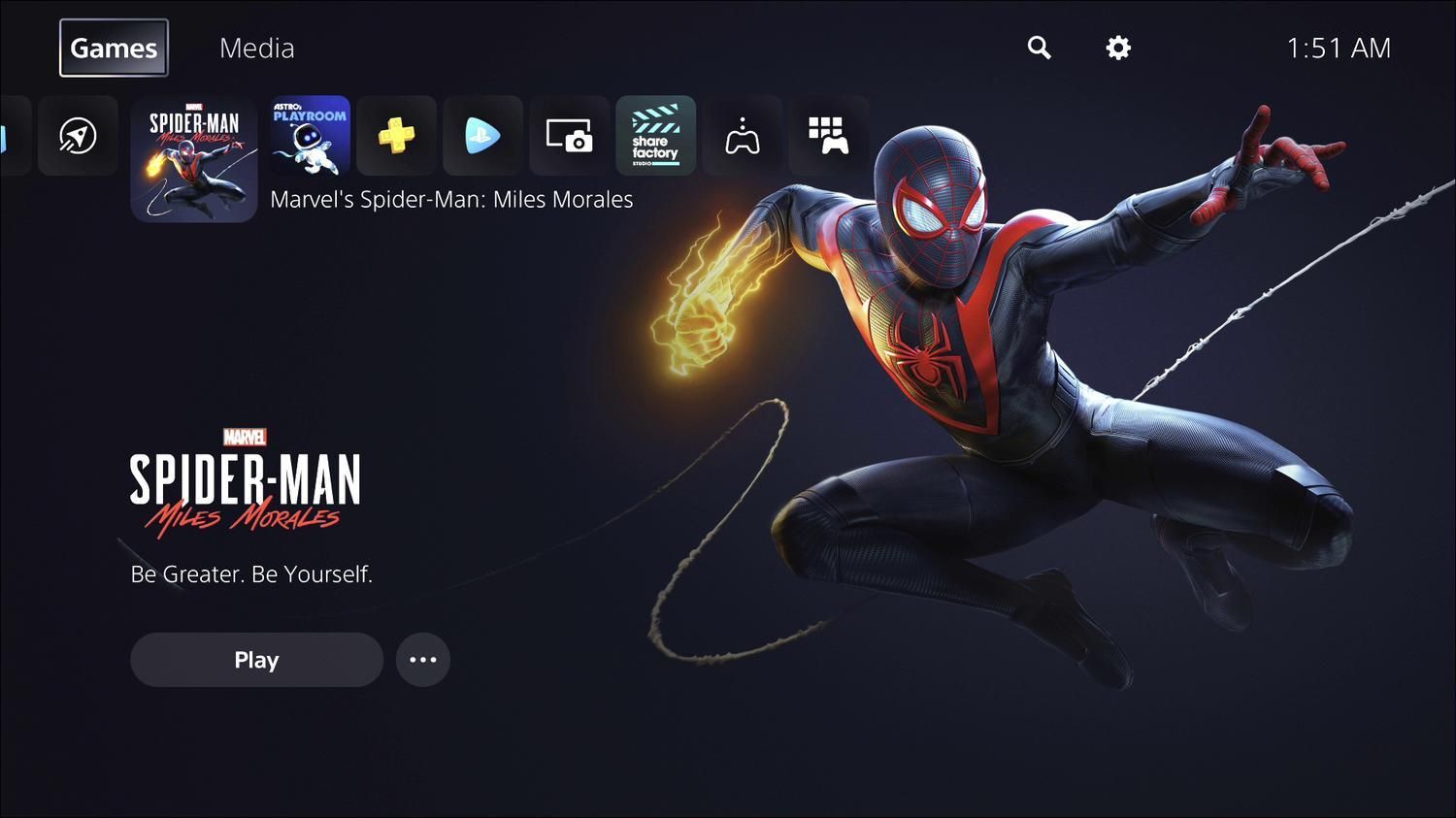Launch Share Factory Studio
Viewport: 1456px width, 818px height.
(x=655, y=136)
